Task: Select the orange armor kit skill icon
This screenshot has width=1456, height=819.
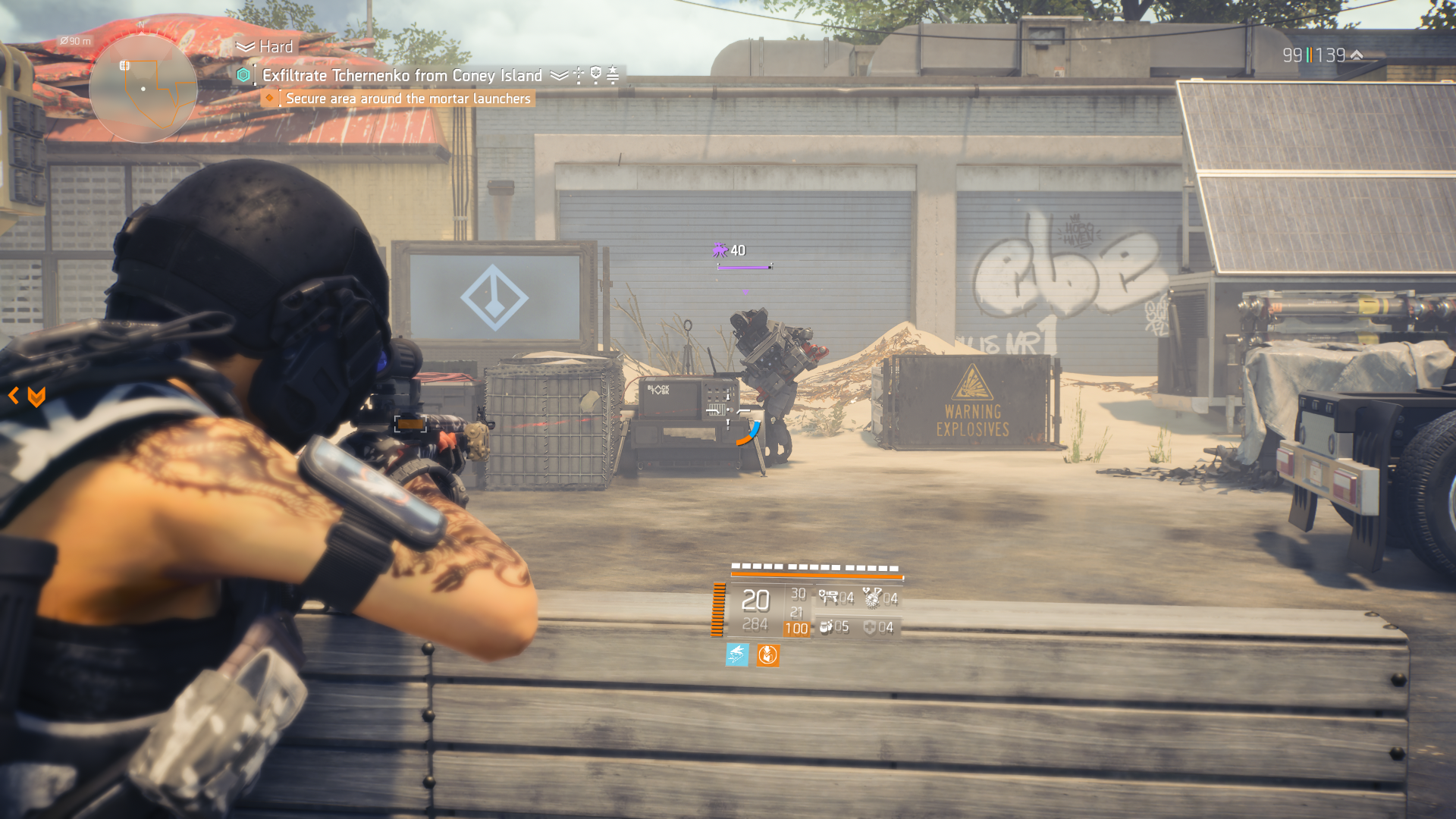Action: [767, 654]
